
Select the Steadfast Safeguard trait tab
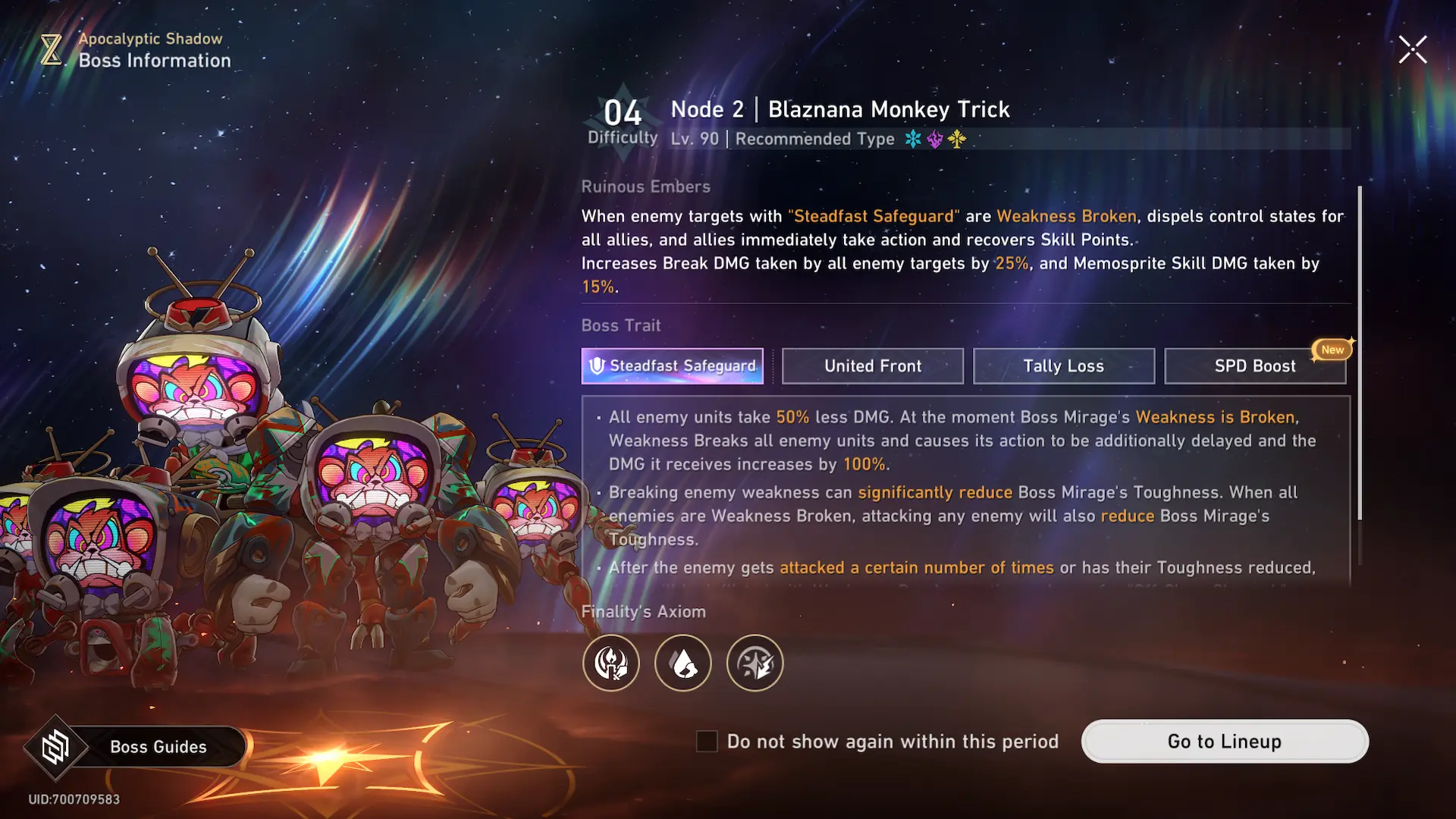click(x=672, y=366)
